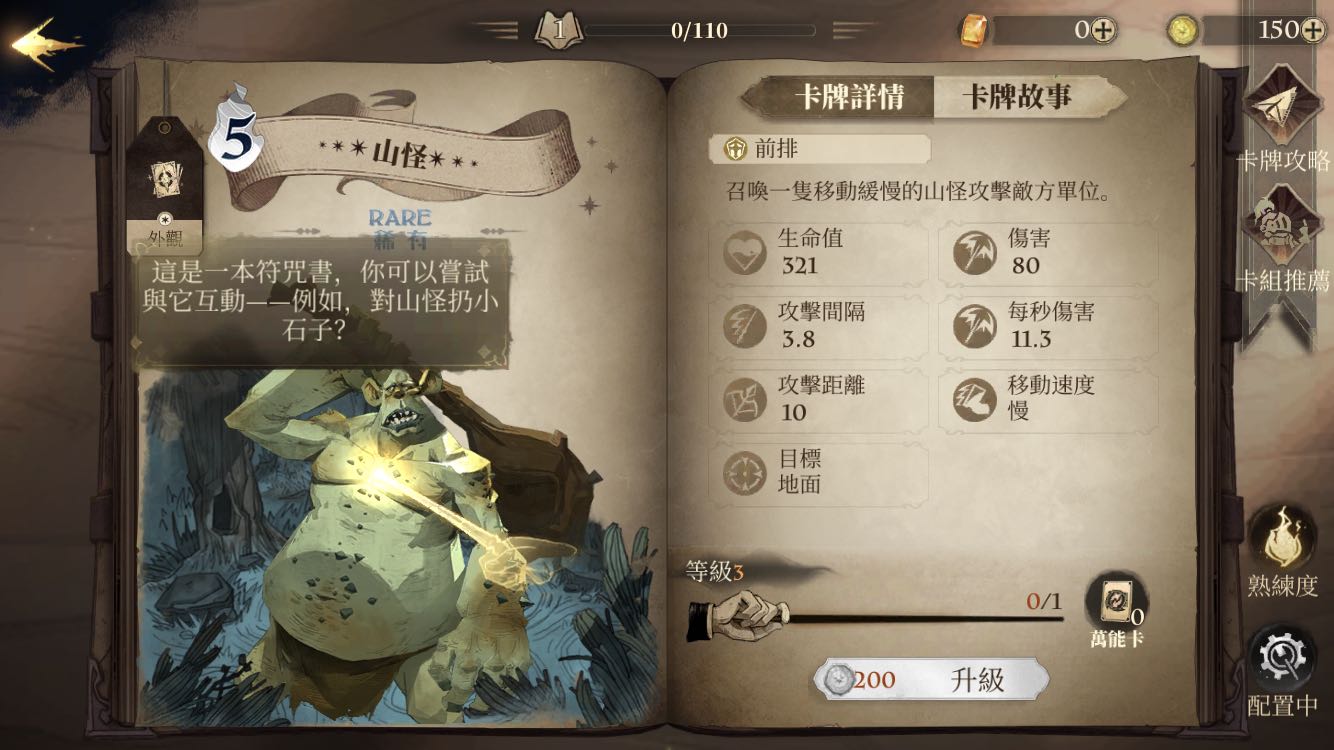The image size is (1334, 750).
Task: Select the 卡牌詳情 tab
Action: coord(849,97)
